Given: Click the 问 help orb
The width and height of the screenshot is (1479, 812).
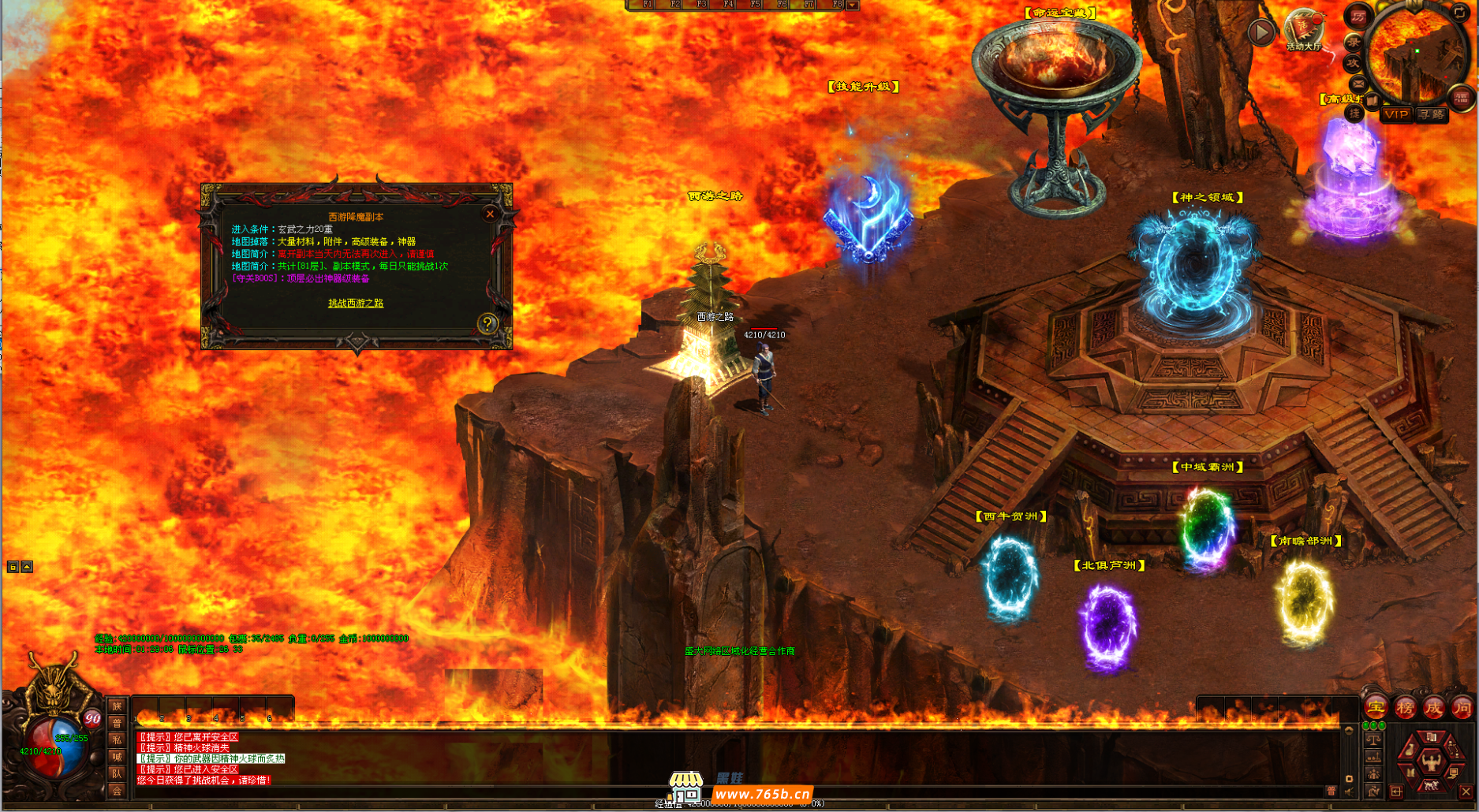Looking at the screenshot, I should [1462, 707].
